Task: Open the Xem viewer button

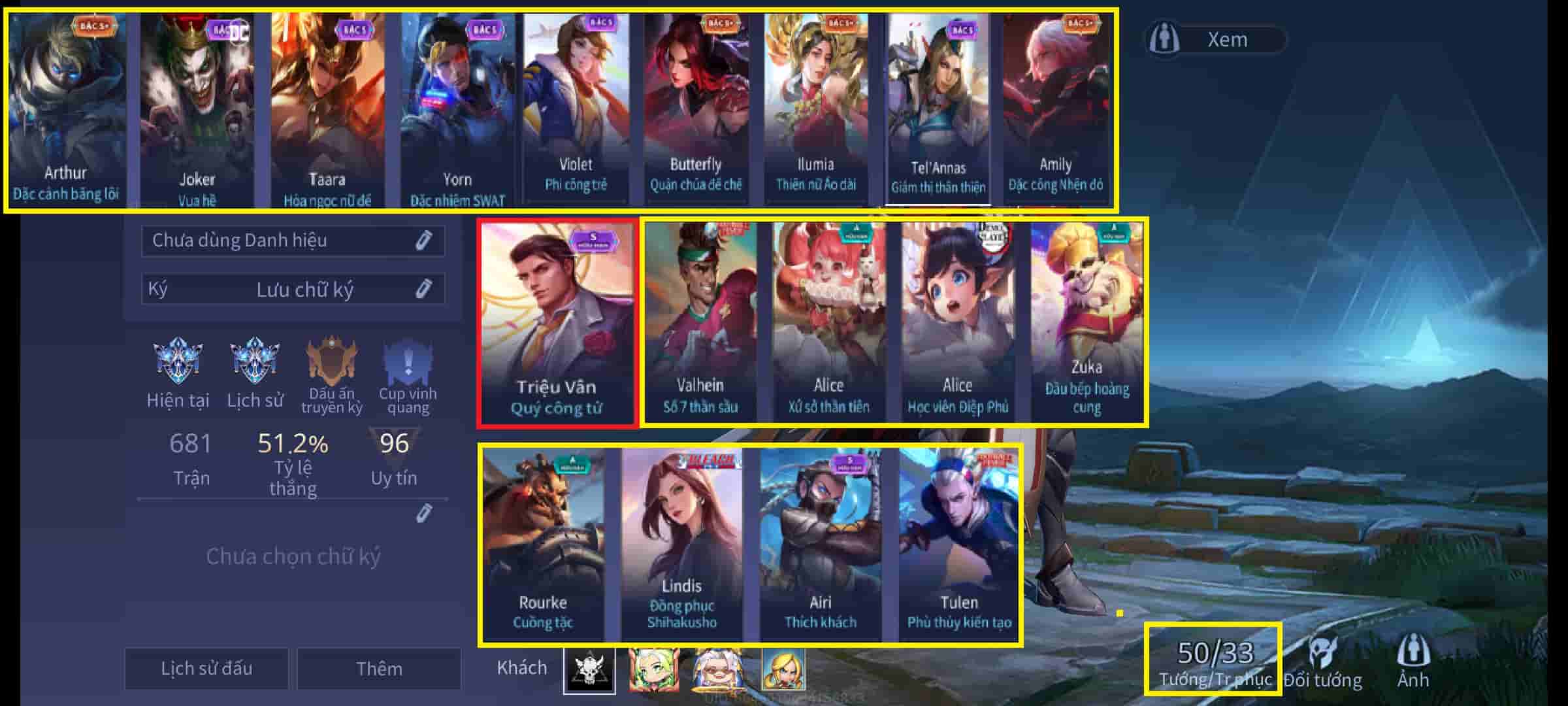Action: coord(1215,39)
